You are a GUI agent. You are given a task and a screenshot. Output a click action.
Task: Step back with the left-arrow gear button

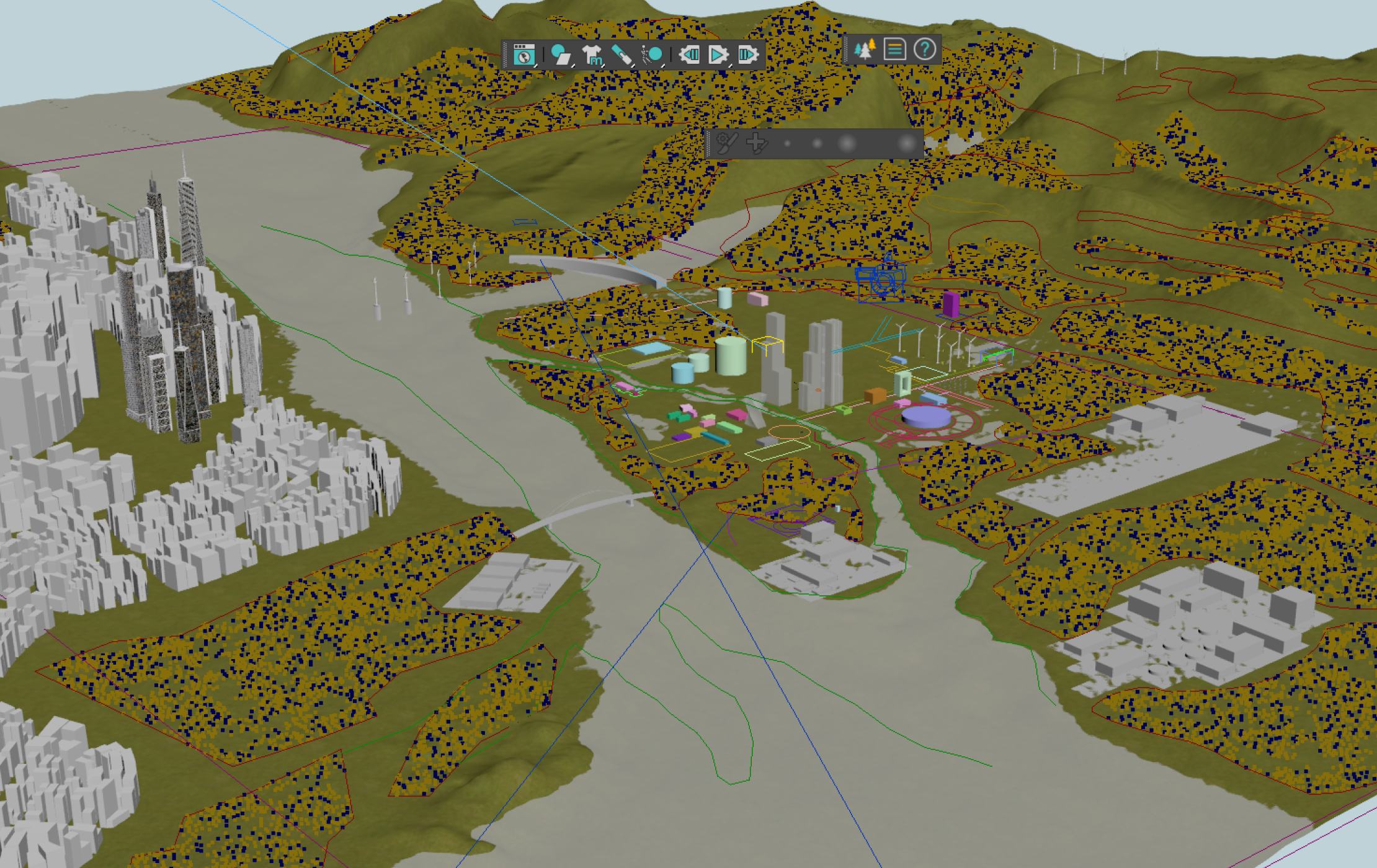pyautogui.click(x=688, y=55)
